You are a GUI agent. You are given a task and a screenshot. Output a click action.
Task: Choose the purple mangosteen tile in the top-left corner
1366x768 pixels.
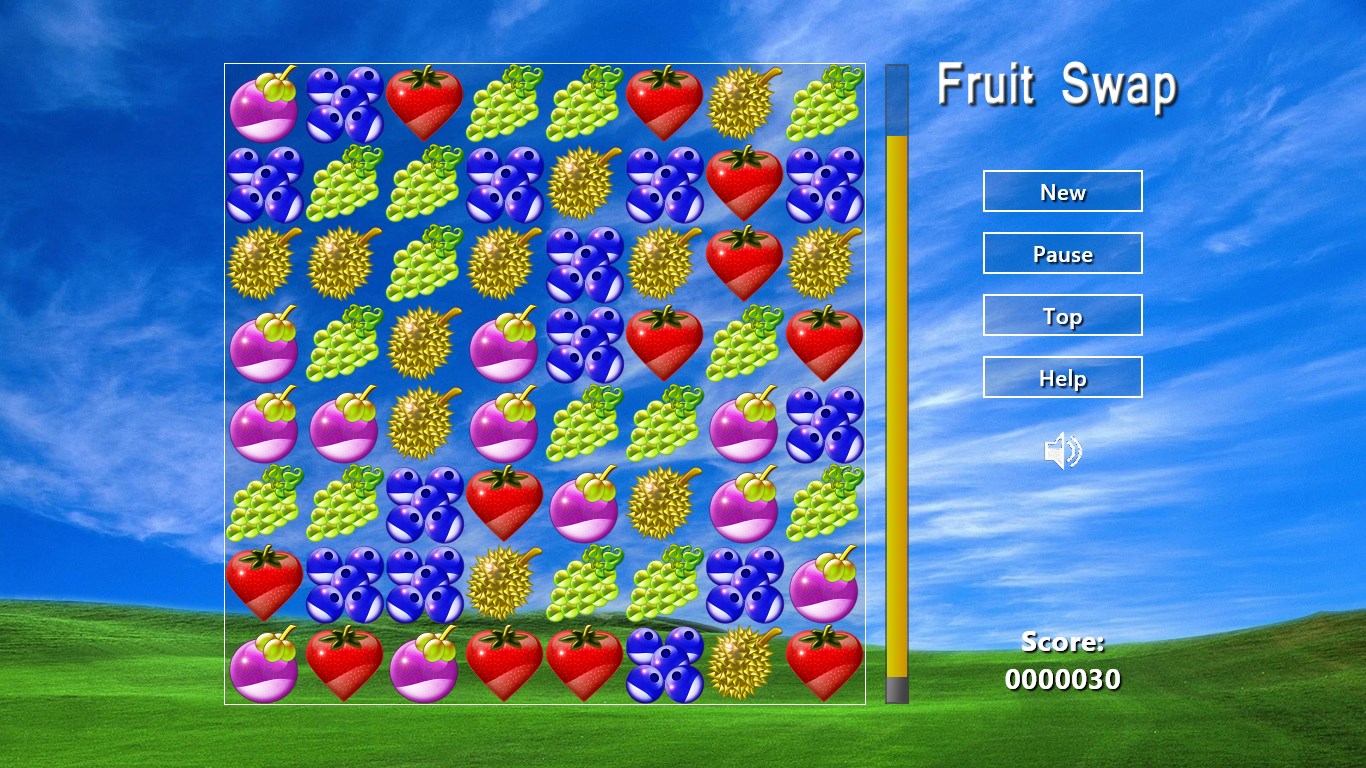(264, 104)
